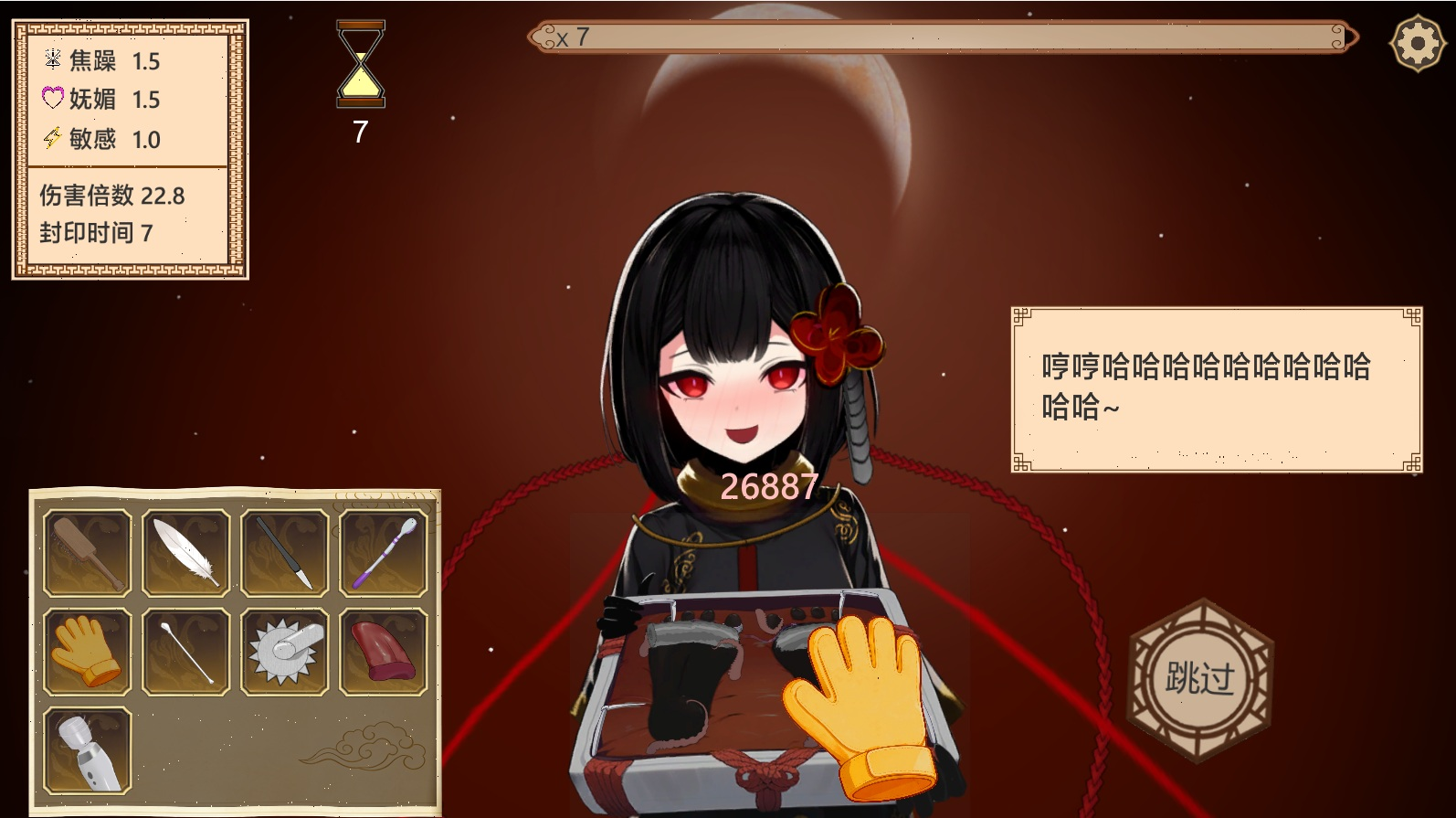
Task: Open the gear settings menu
Action: (1416, 42)
